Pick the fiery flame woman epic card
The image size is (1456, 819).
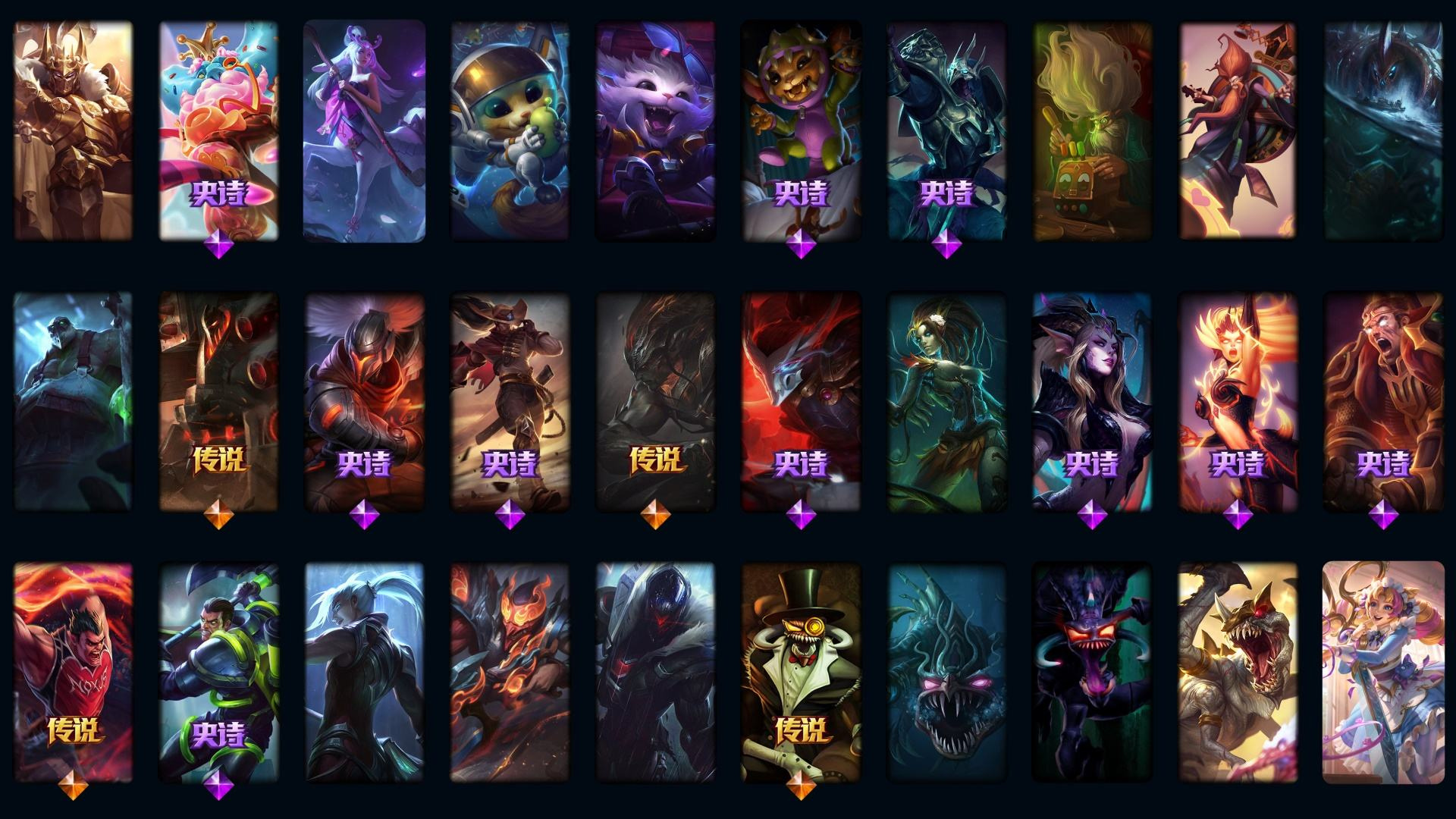1238,402
